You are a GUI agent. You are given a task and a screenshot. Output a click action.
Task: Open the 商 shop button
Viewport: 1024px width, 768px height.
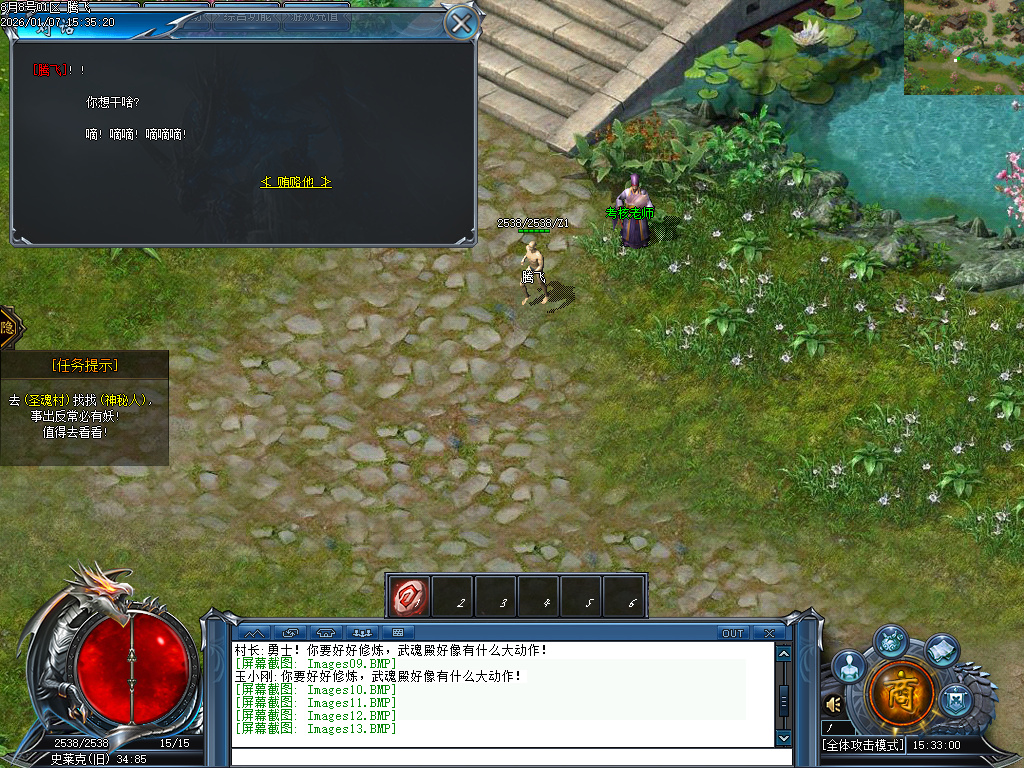click(901, 692)
